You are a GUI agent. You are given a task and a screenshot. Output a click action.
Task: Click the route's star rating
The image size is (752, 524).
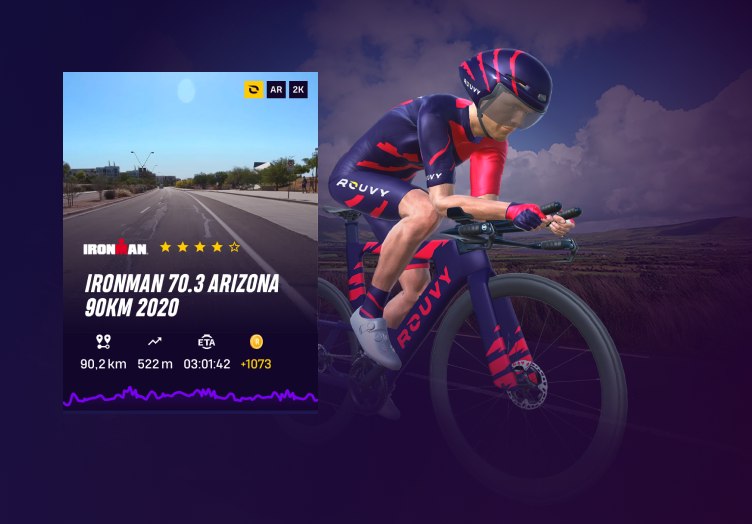(200, 246)
